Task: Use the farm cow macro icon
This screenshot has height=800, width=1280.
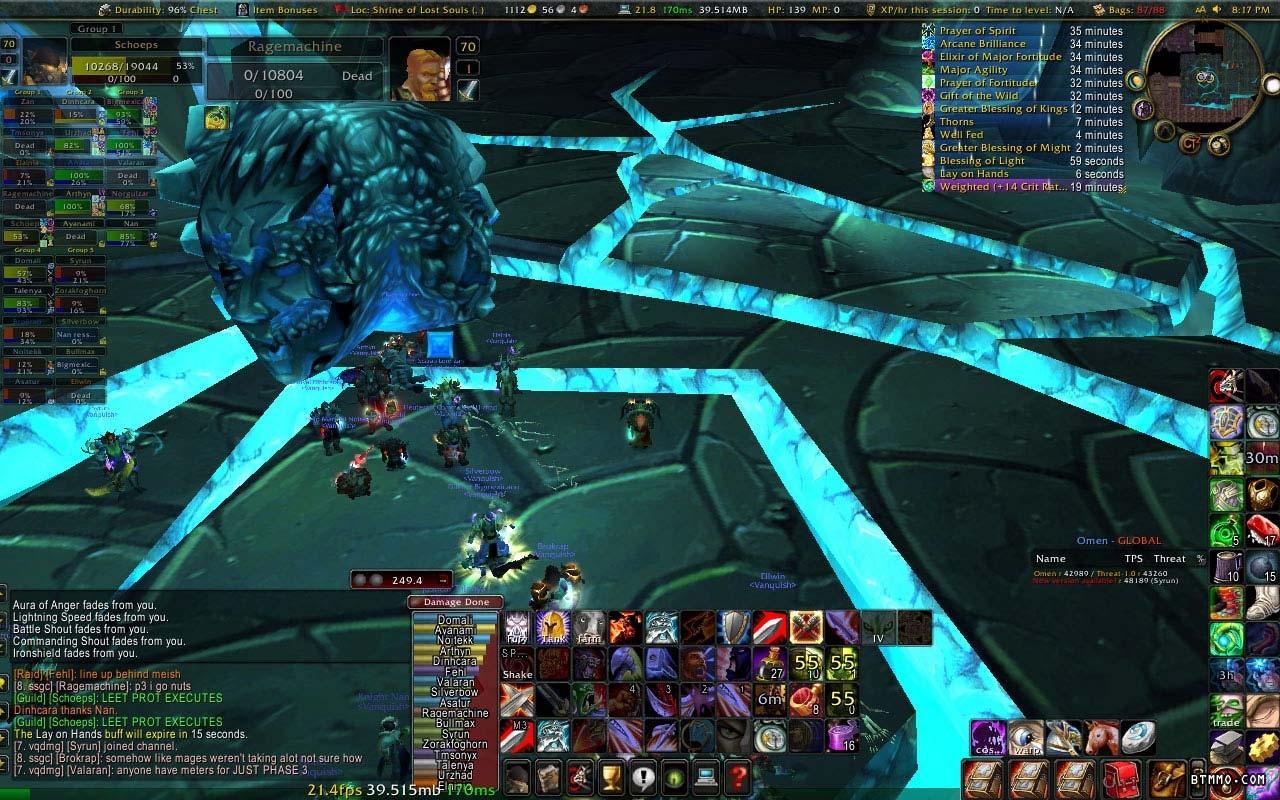Action: 589,628
